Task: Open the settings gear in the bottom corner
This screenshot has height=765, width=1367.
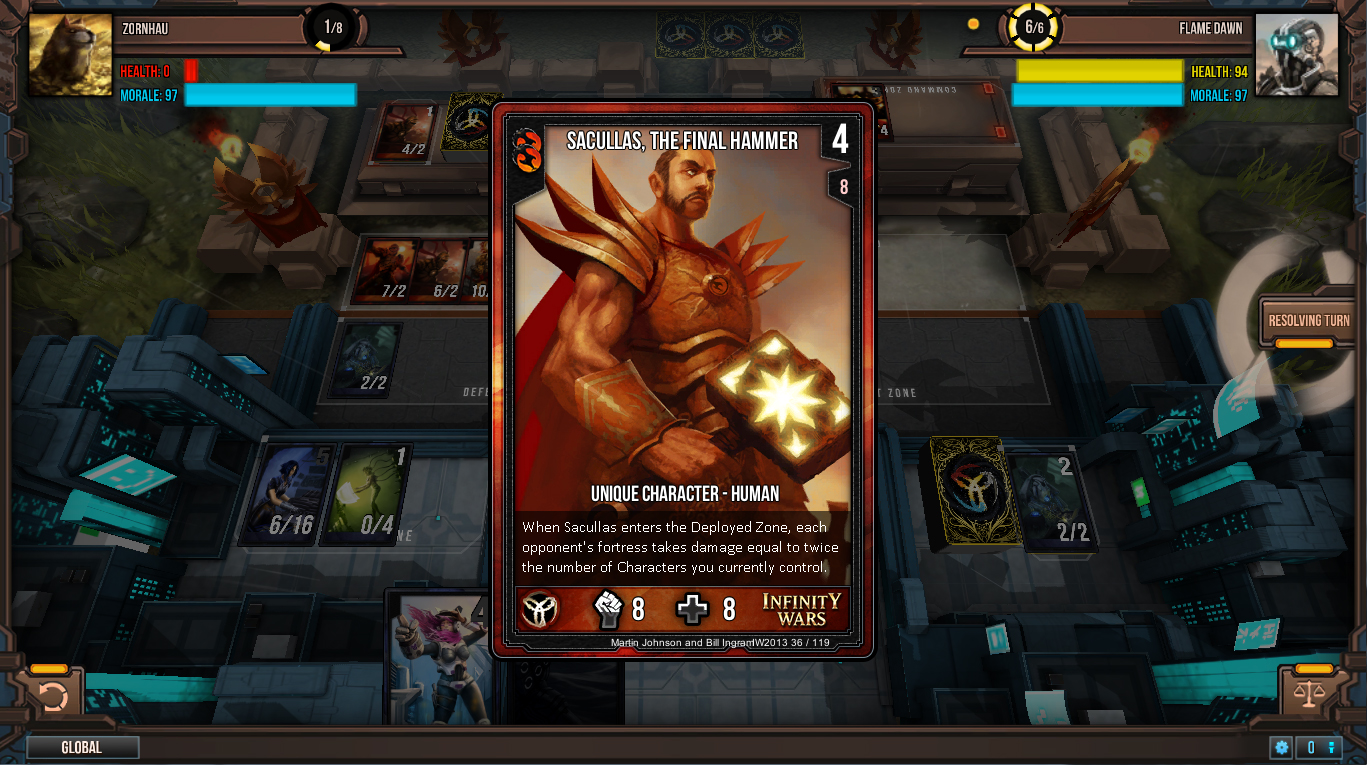Action: click(x=1281, y=747)
